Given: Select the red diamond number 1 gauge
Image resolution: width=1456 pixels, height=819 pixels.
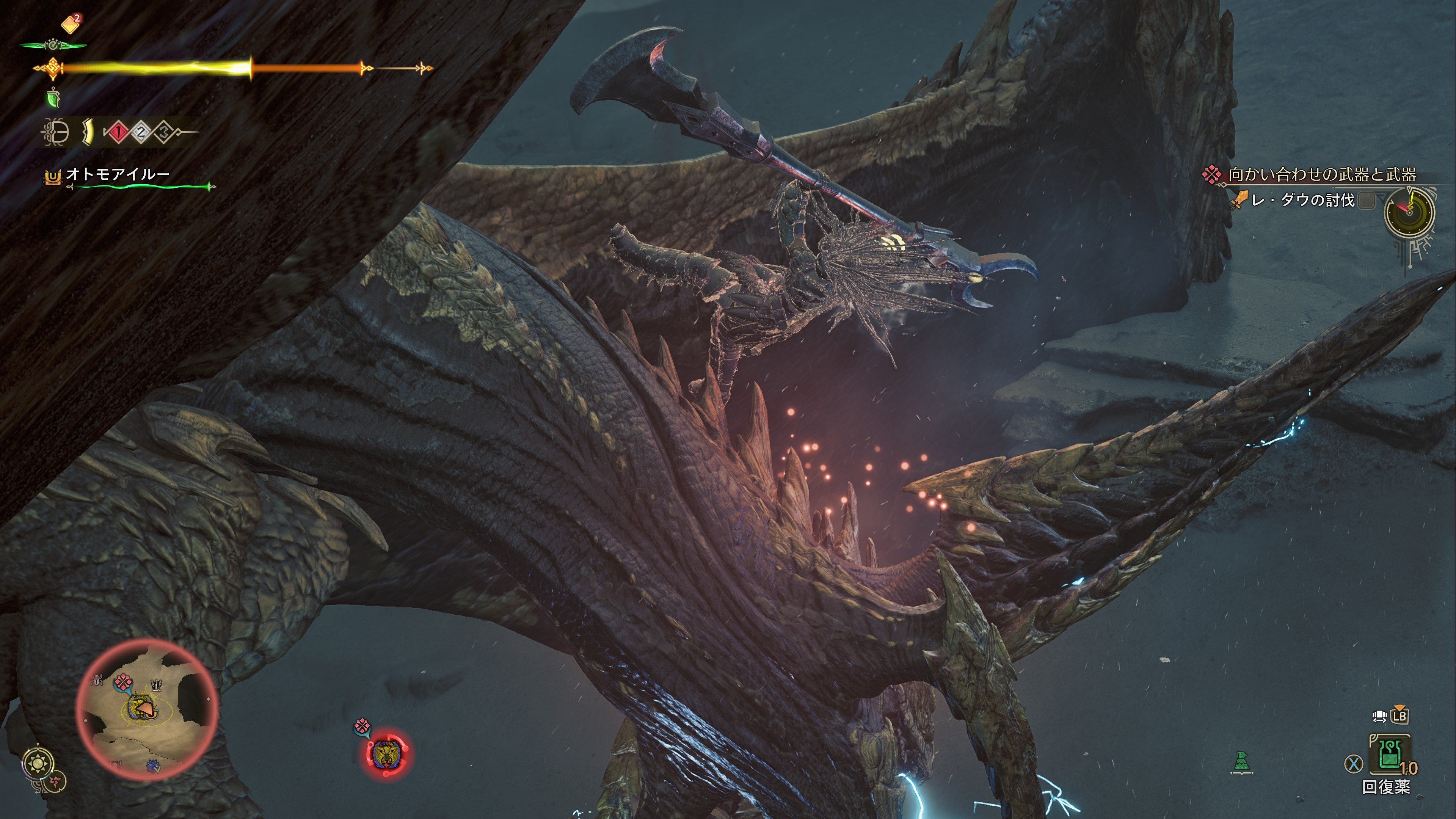Looking at the screenshot, I should [x=118, y=133].
